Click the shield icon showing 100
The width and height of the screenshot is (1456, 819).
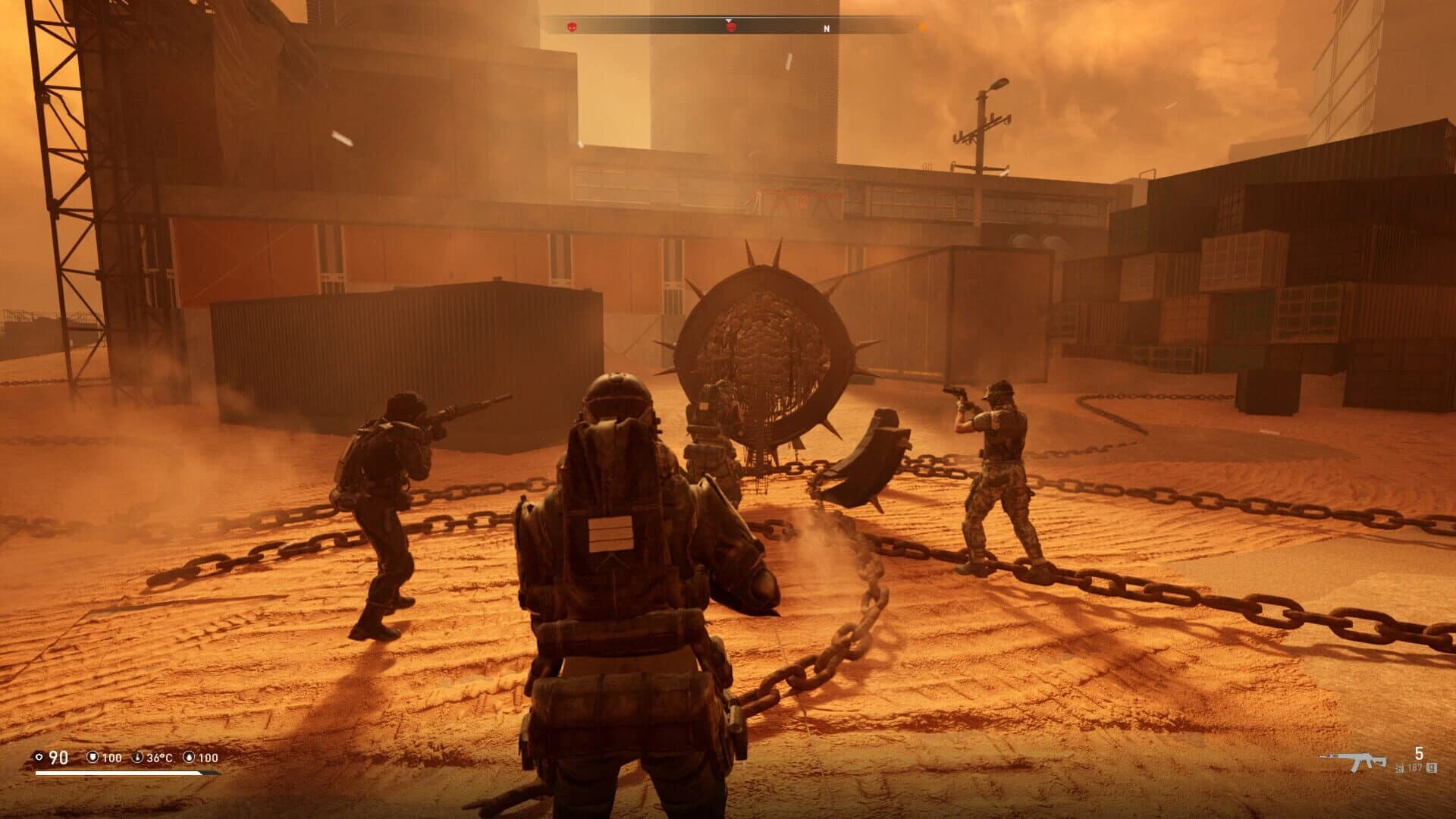(x=93, y=758)
